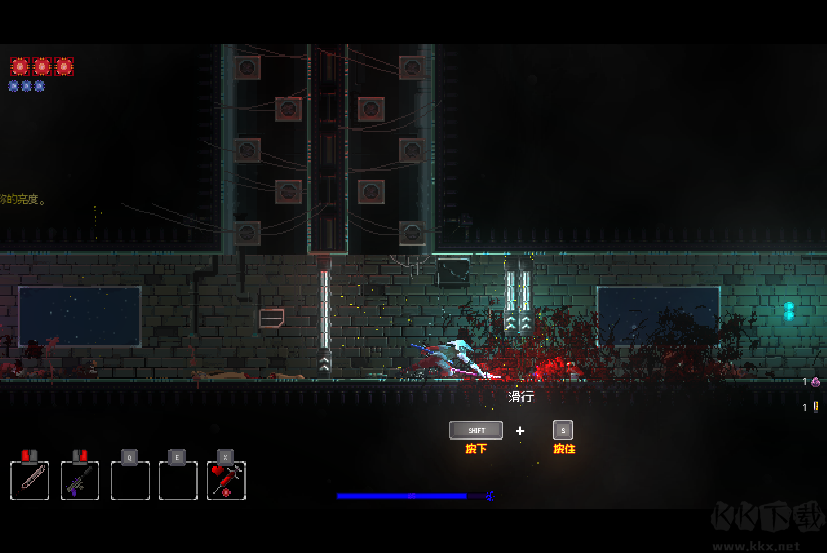Select the purple rifle weapon slot
The width and height of the screenshot is (827, 553).
point(80,480)
